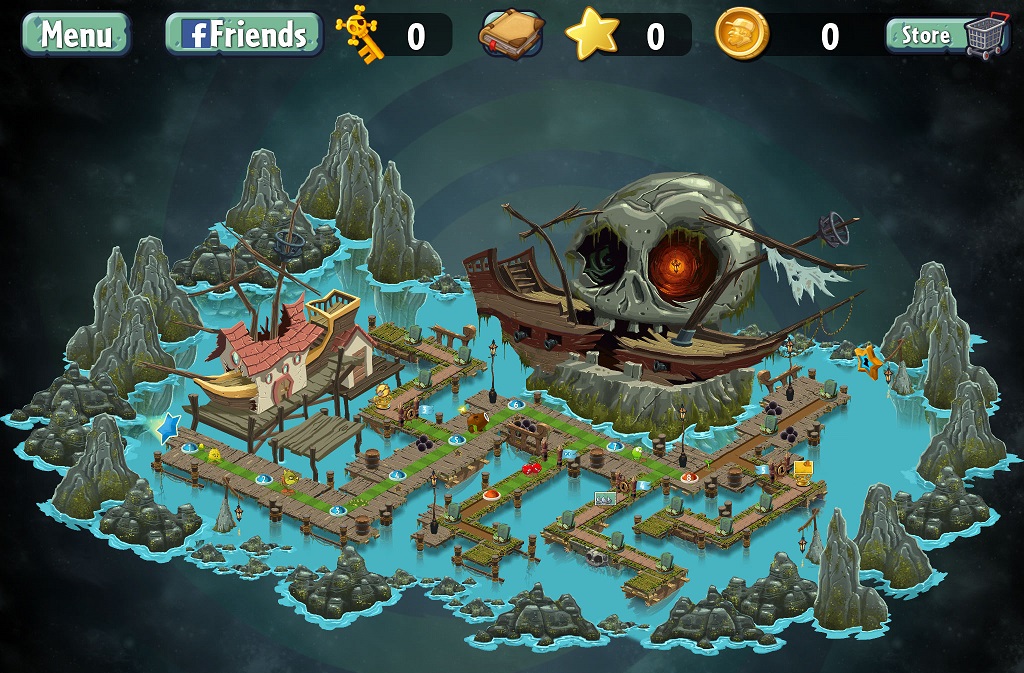This screenshot has width=1024, height=673.
Task: Click the orange keyhole star gate
Action: coord(867,361)
